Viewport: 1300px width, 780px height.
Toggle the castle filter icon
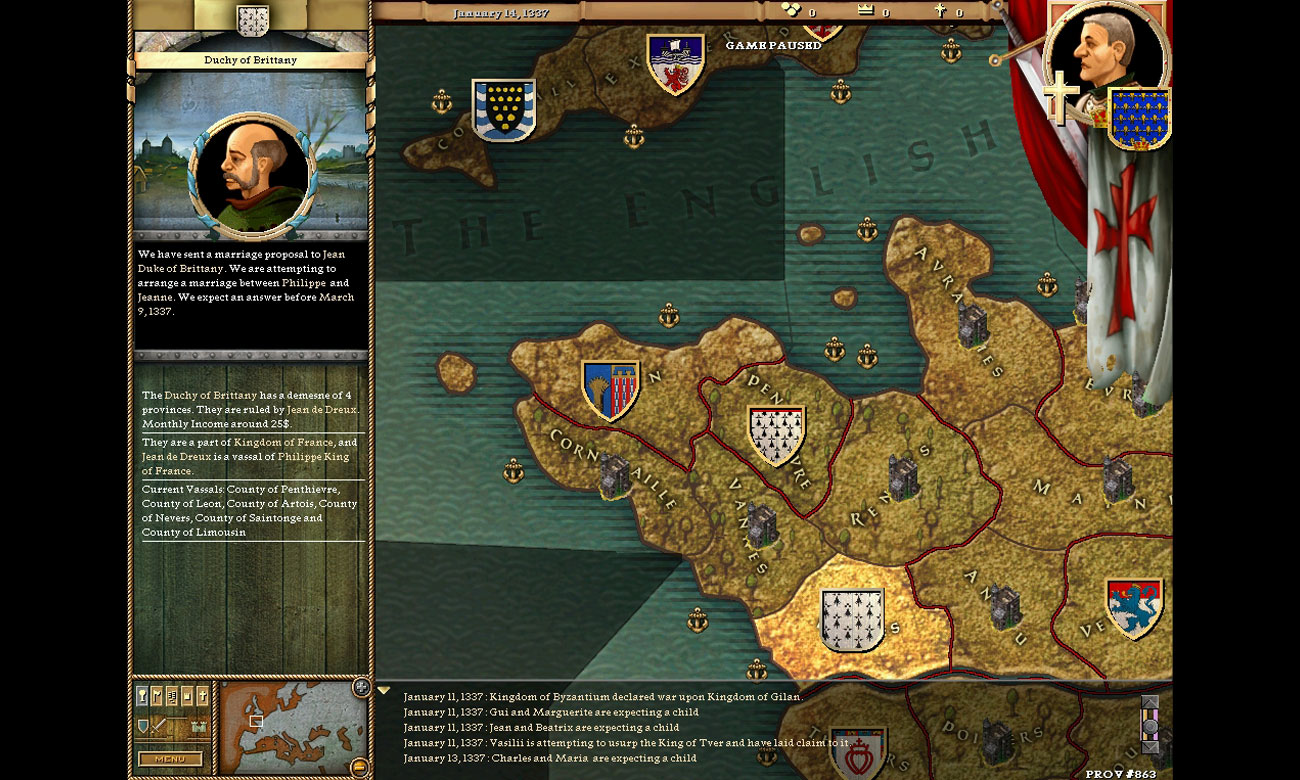197,726
